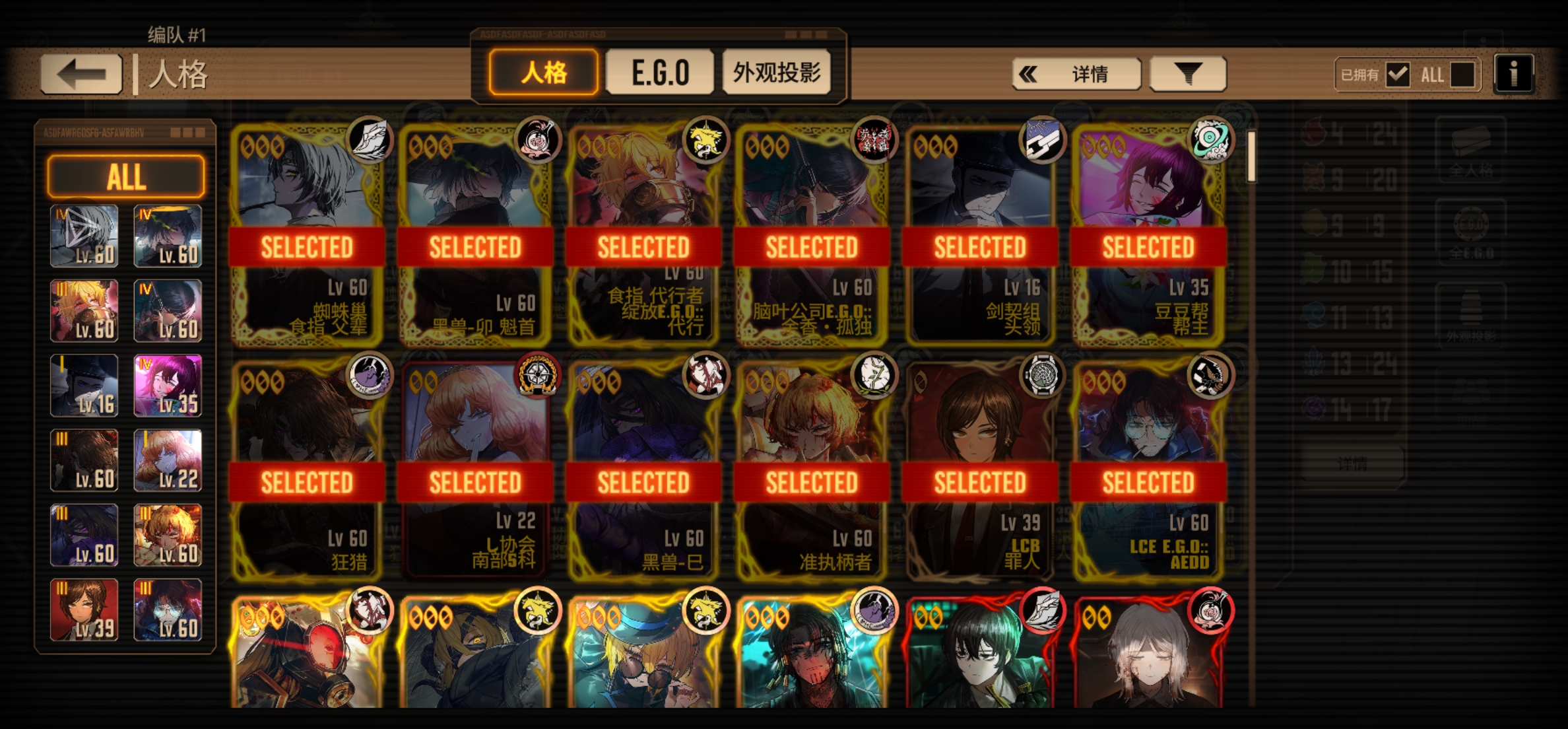
Task: Uncheck the 已拥有 checkbox
Action: click(1396, 75)
